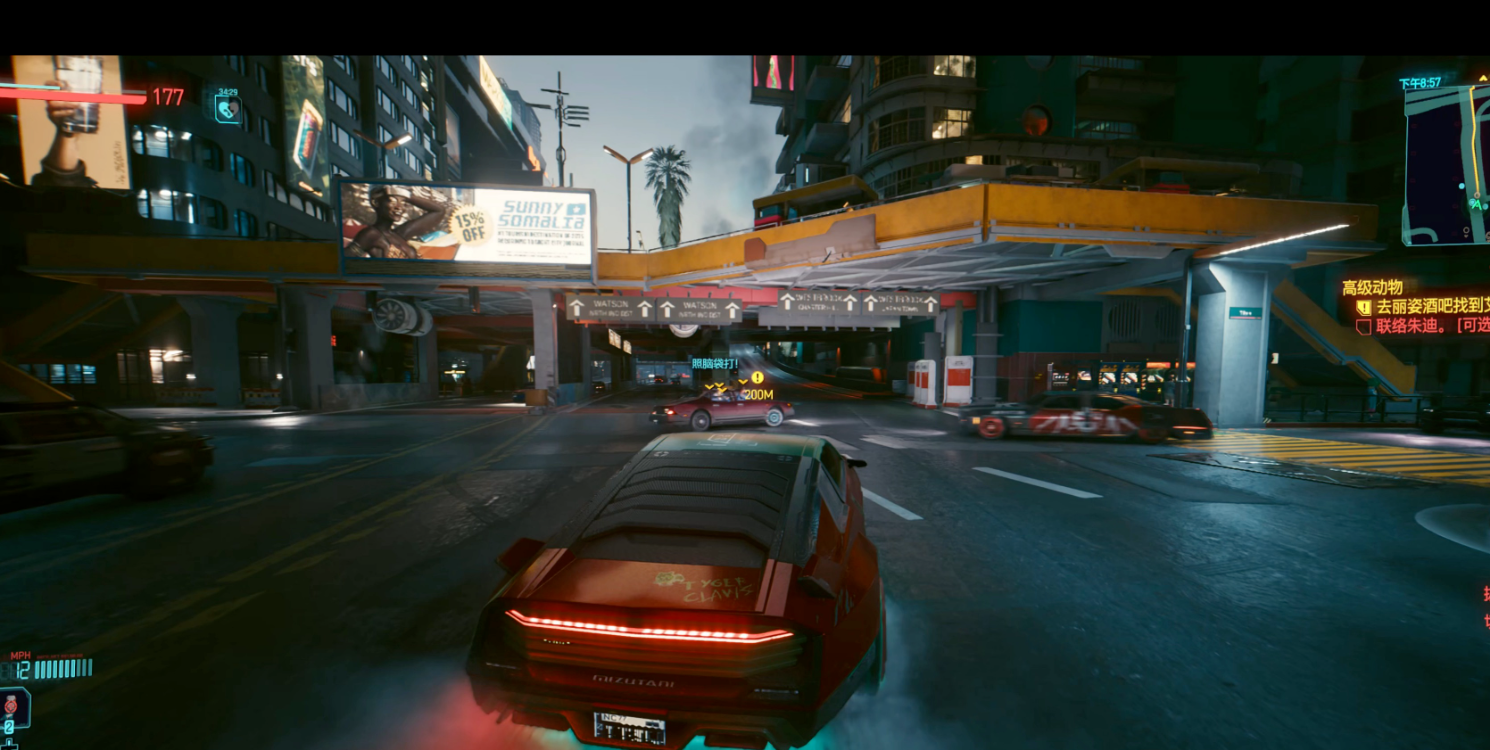Open the minimap in the corner
The image size is (1490, 750).
(x=1447, y=165)
